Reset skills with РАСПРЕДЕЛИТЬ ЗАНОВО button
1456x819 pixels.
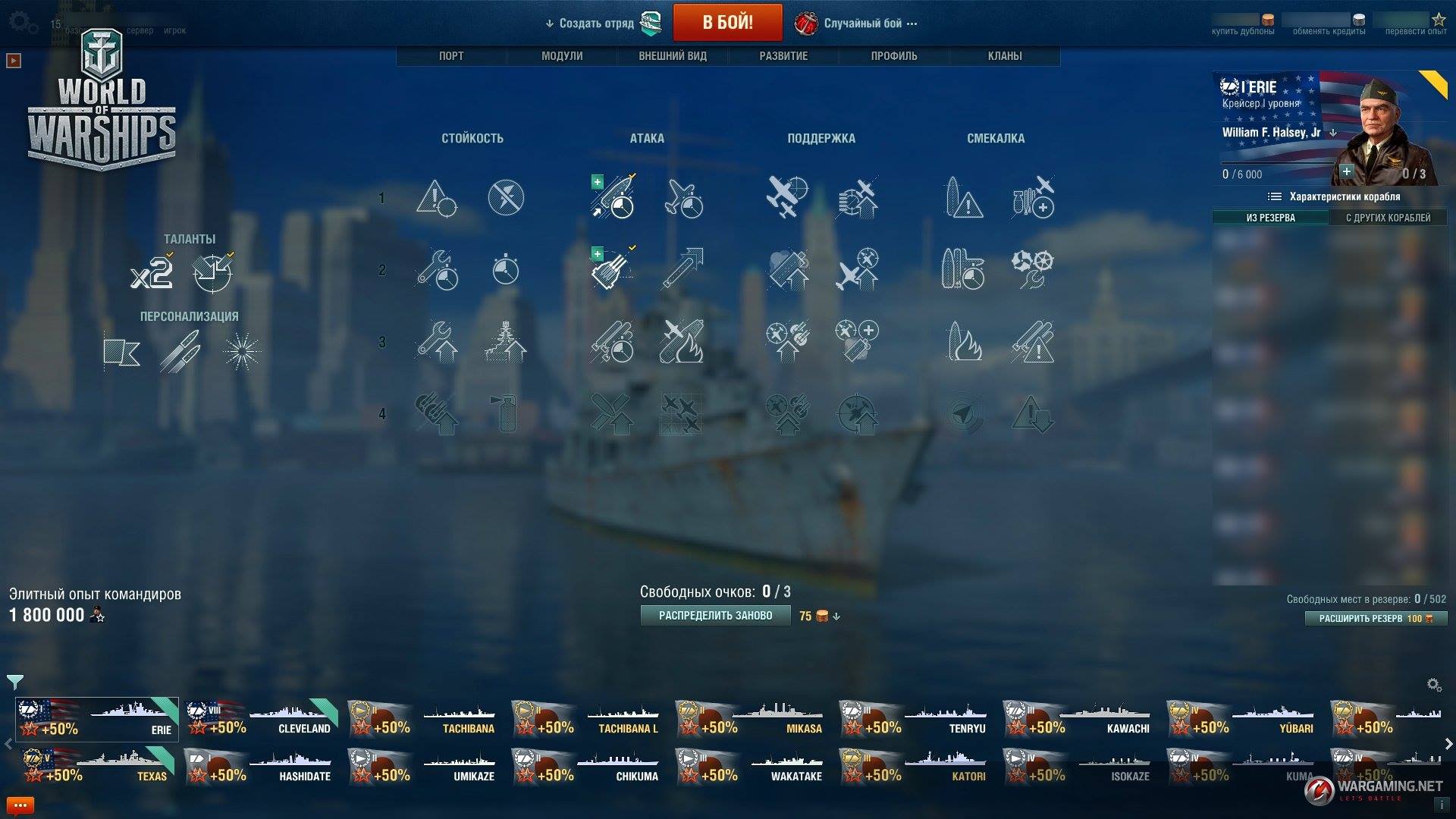(x=715, y=616)
